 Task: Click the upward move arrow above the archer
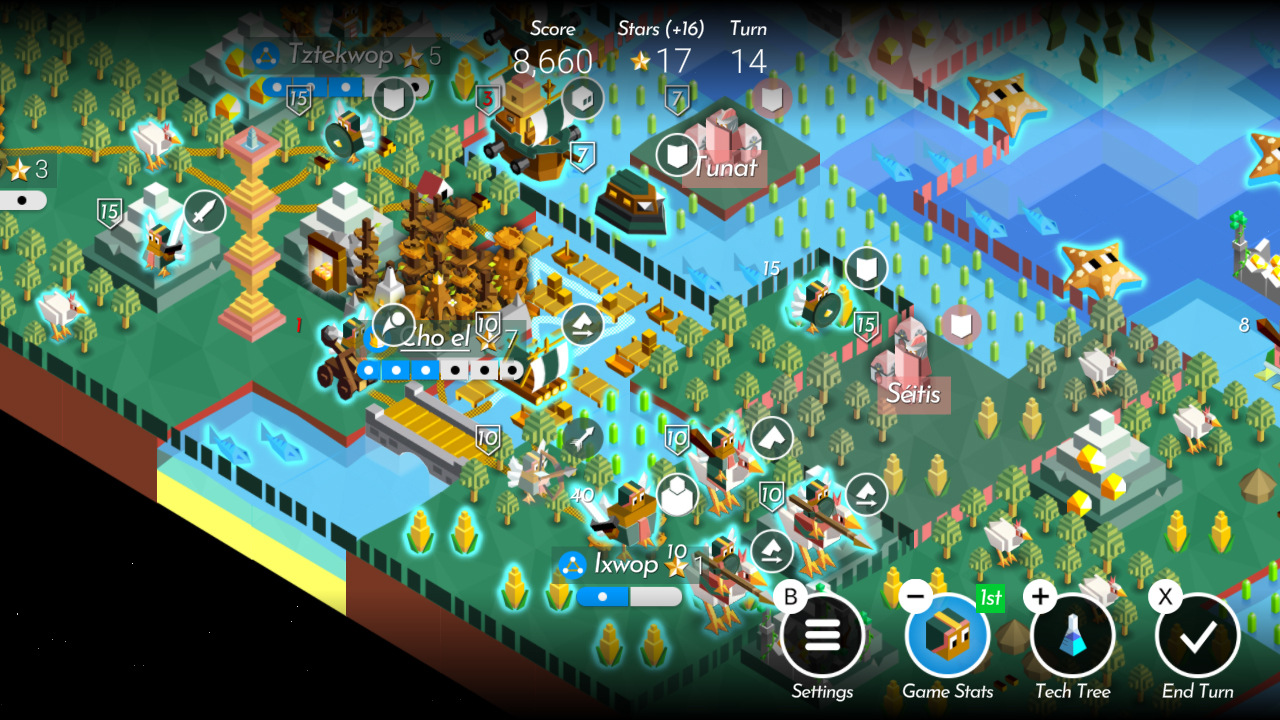770,437
